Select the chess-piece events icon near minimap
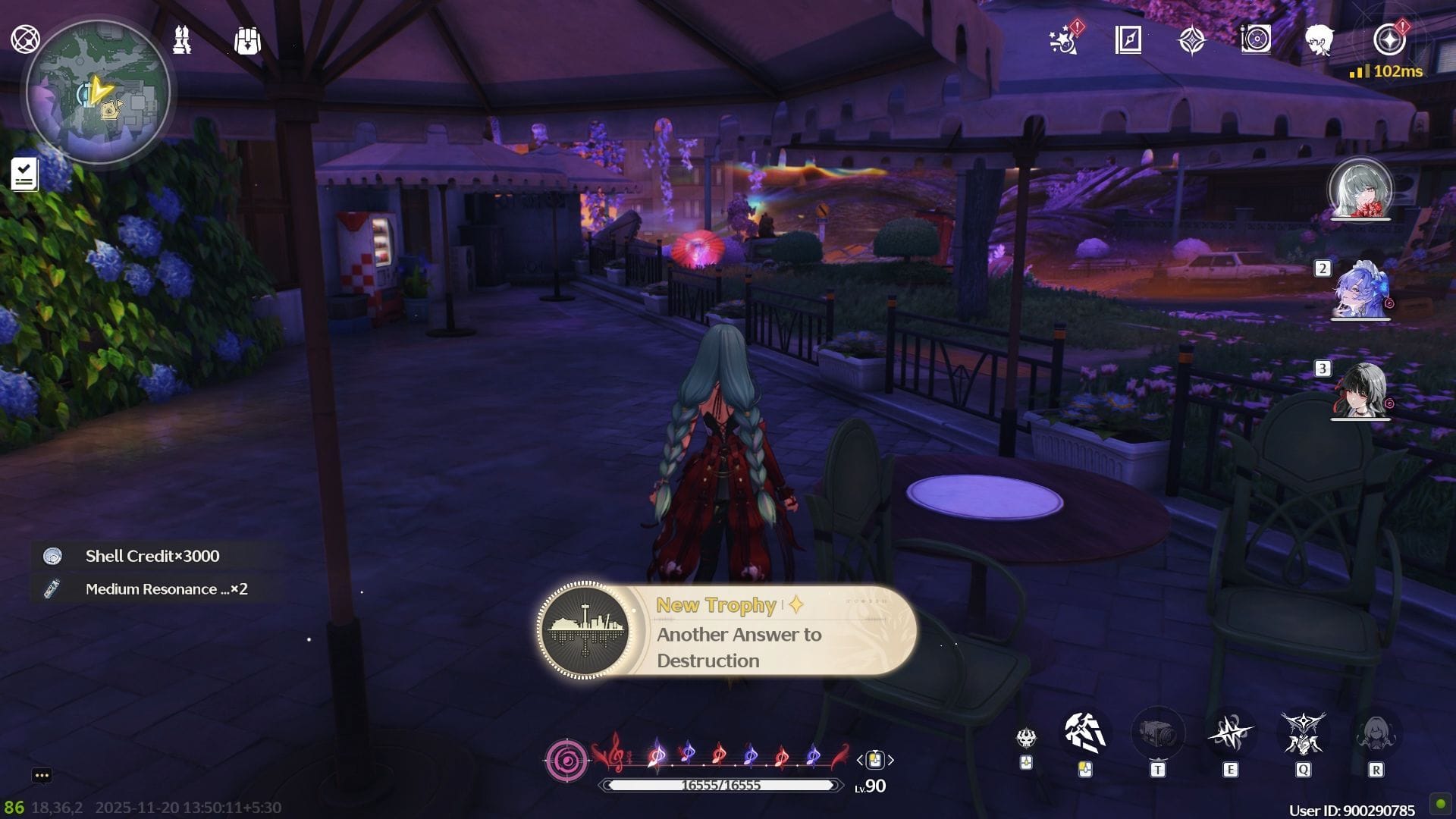This screenshot has width=1456, height=819. [180, 40]
